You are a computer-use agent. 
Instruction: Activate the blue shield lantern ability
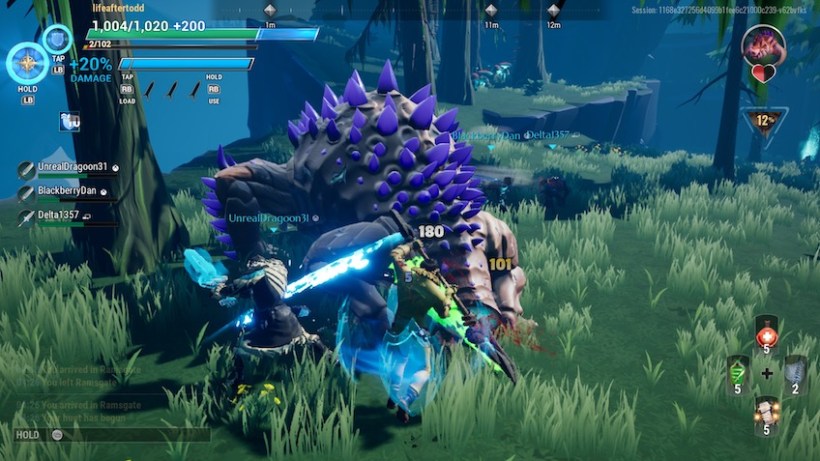click(x=58, y=41)
